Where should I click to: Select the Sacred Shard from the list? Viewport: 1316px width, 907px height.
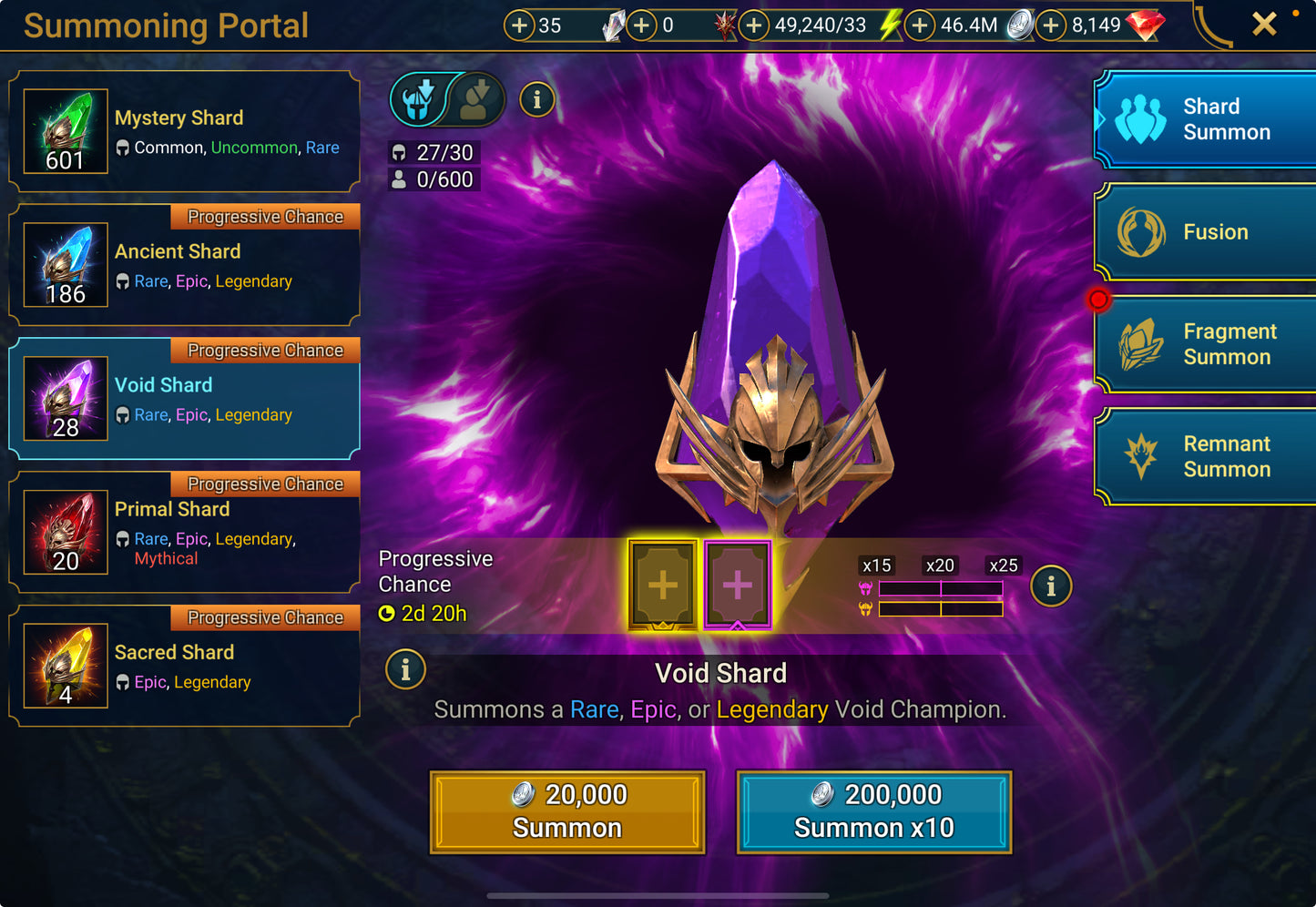coord(182,666)
